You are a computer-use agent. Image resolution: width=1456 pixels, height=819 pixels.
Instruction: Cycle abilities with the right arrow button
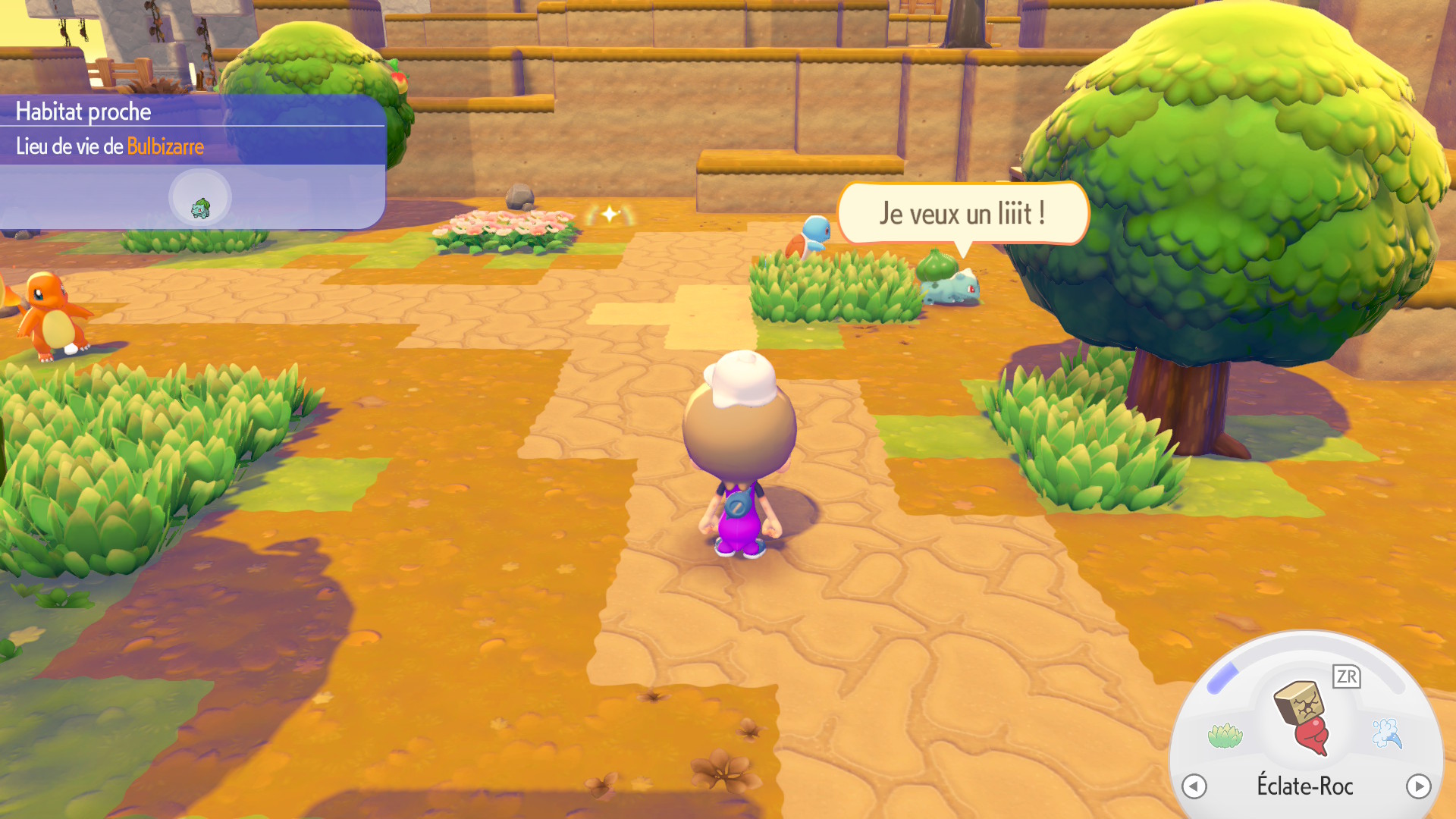1418,786
